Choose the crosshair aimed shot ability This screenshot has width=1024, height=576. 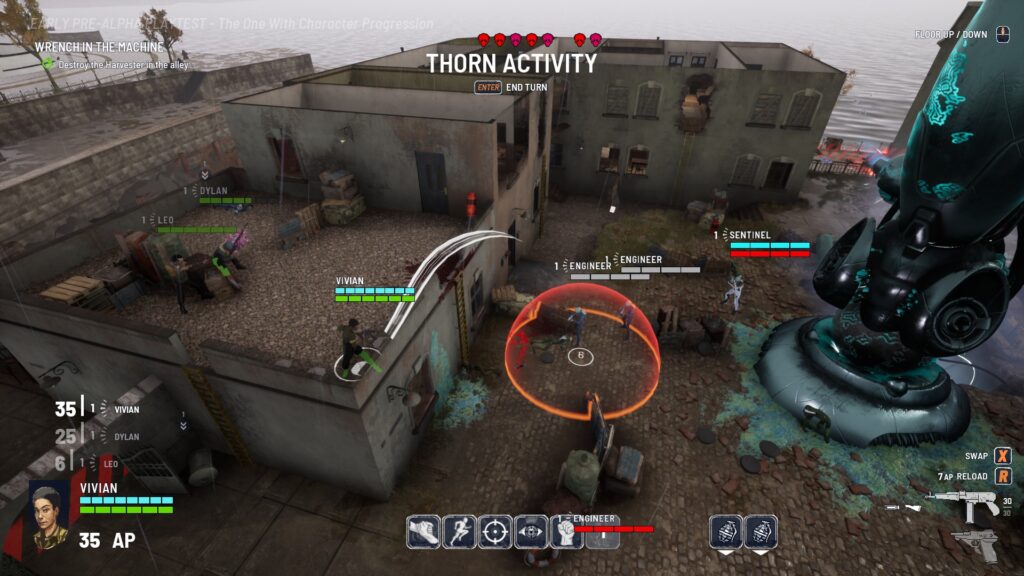[x=495, y=531]
